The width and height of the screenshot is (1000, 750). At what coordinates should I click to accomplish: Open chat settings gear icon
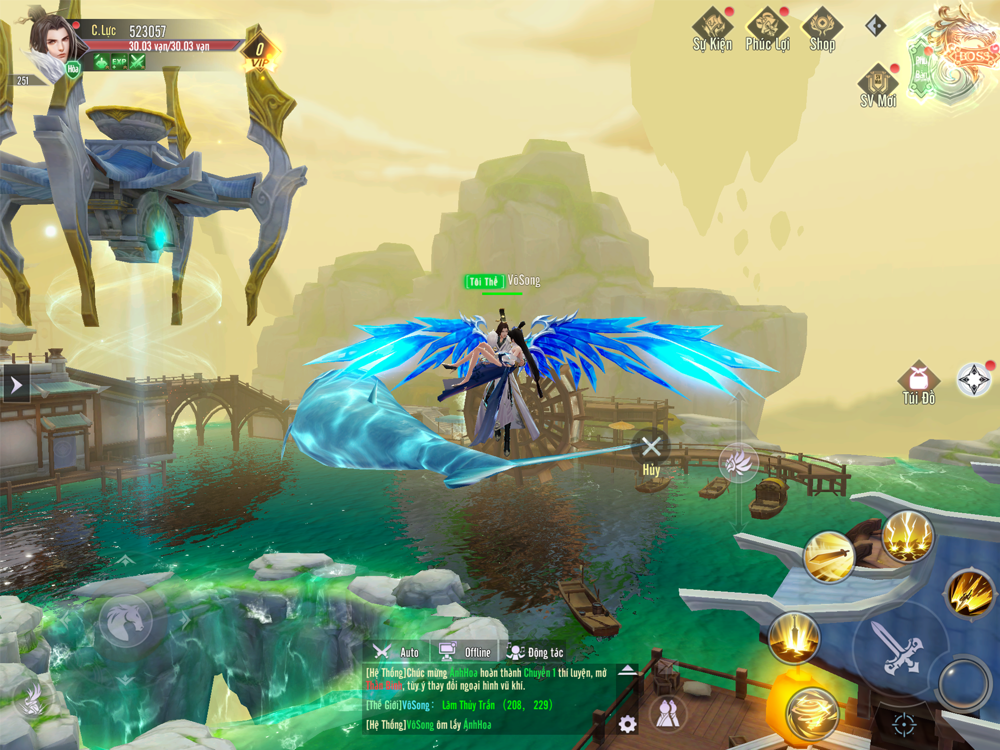click(x=627, y=723)
